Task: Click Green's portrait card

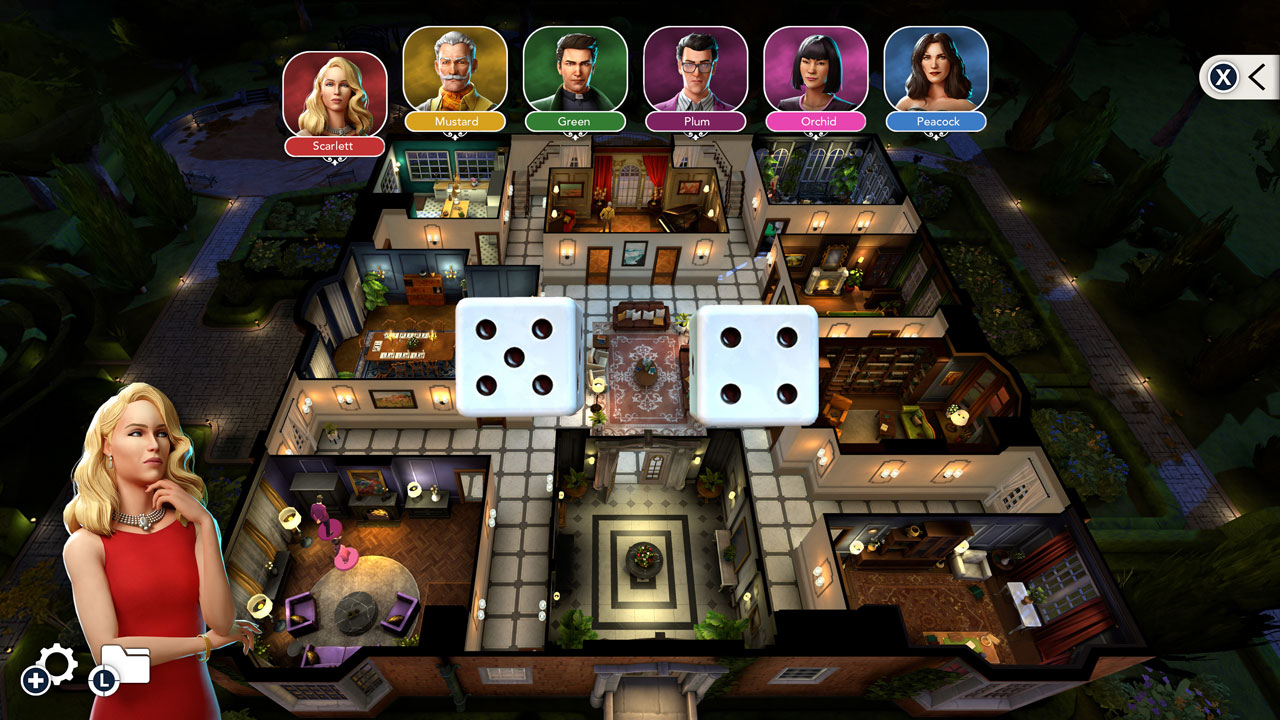Action: tap(575, 70)
